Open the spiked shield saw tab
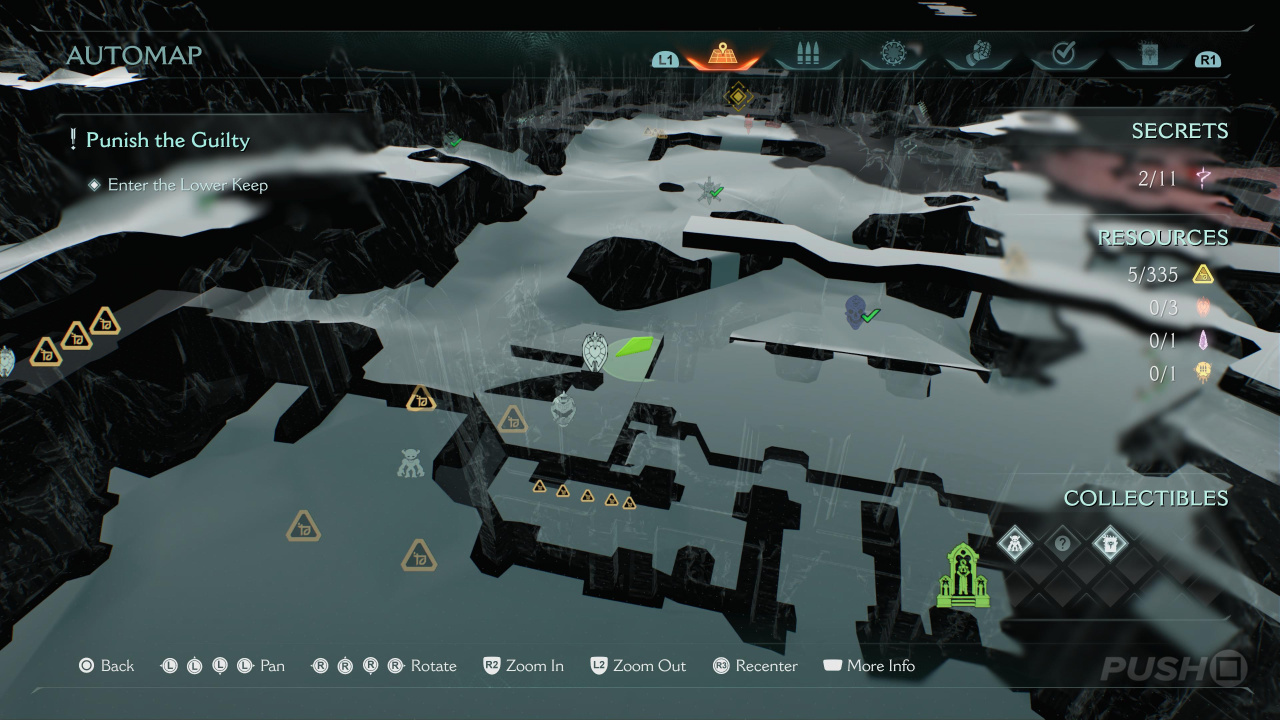The image size is (1280, 720). (892, 55)
